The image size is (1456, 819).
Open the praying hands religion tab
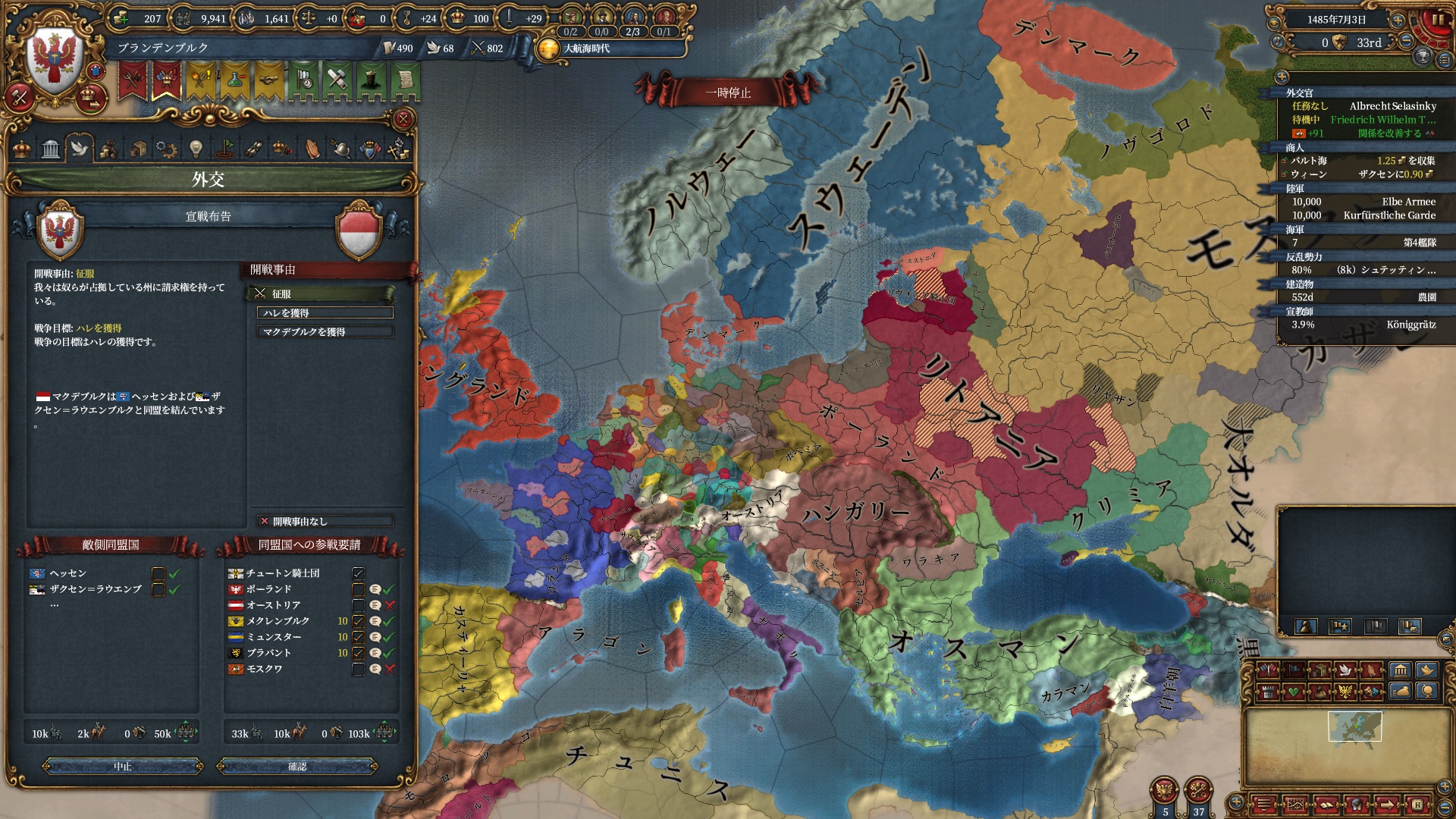pos(312,149)
